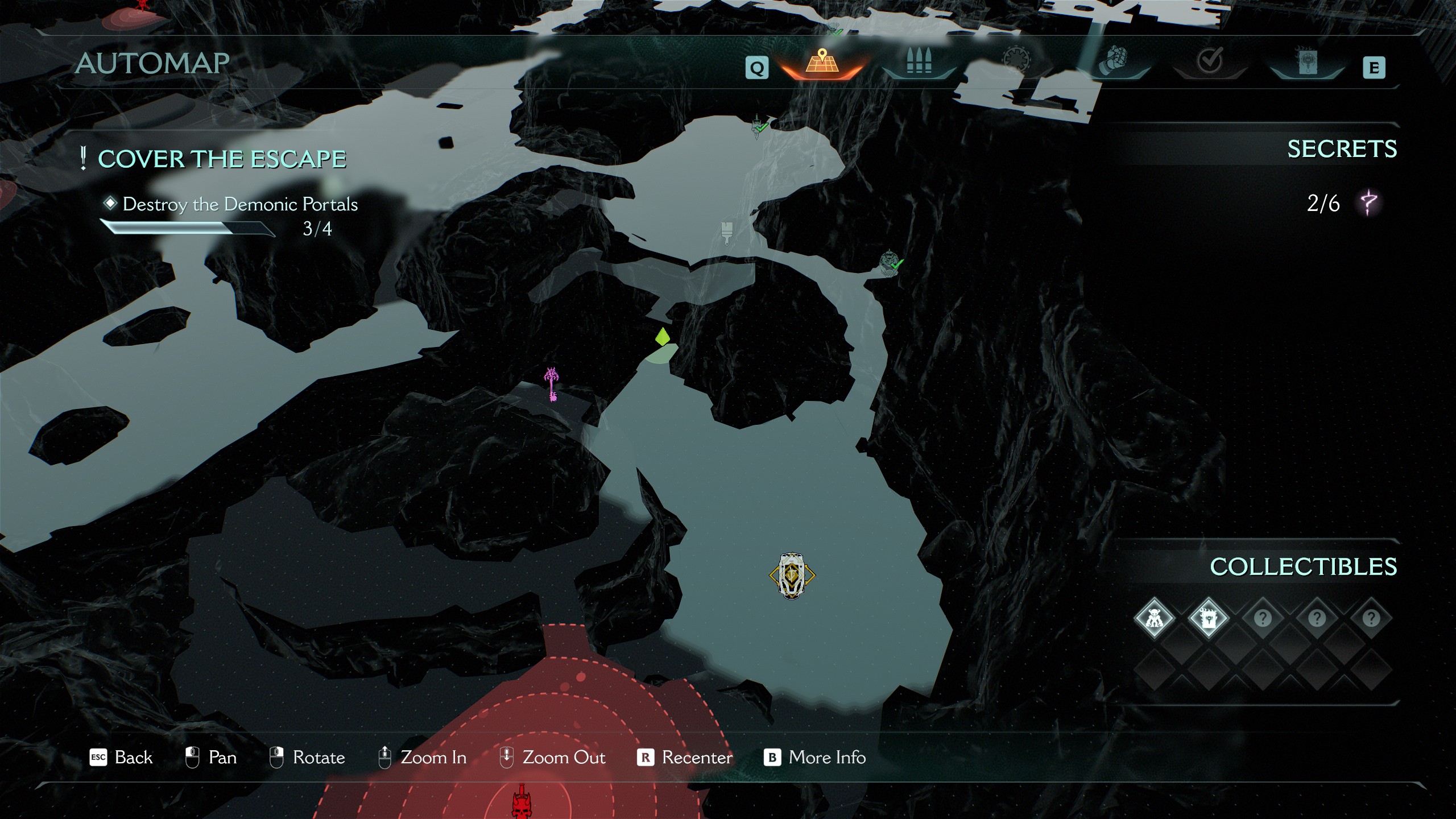Select the red demon skull portal marker
This screenshot has height=819, width=1456.
(x=521, y=802)
